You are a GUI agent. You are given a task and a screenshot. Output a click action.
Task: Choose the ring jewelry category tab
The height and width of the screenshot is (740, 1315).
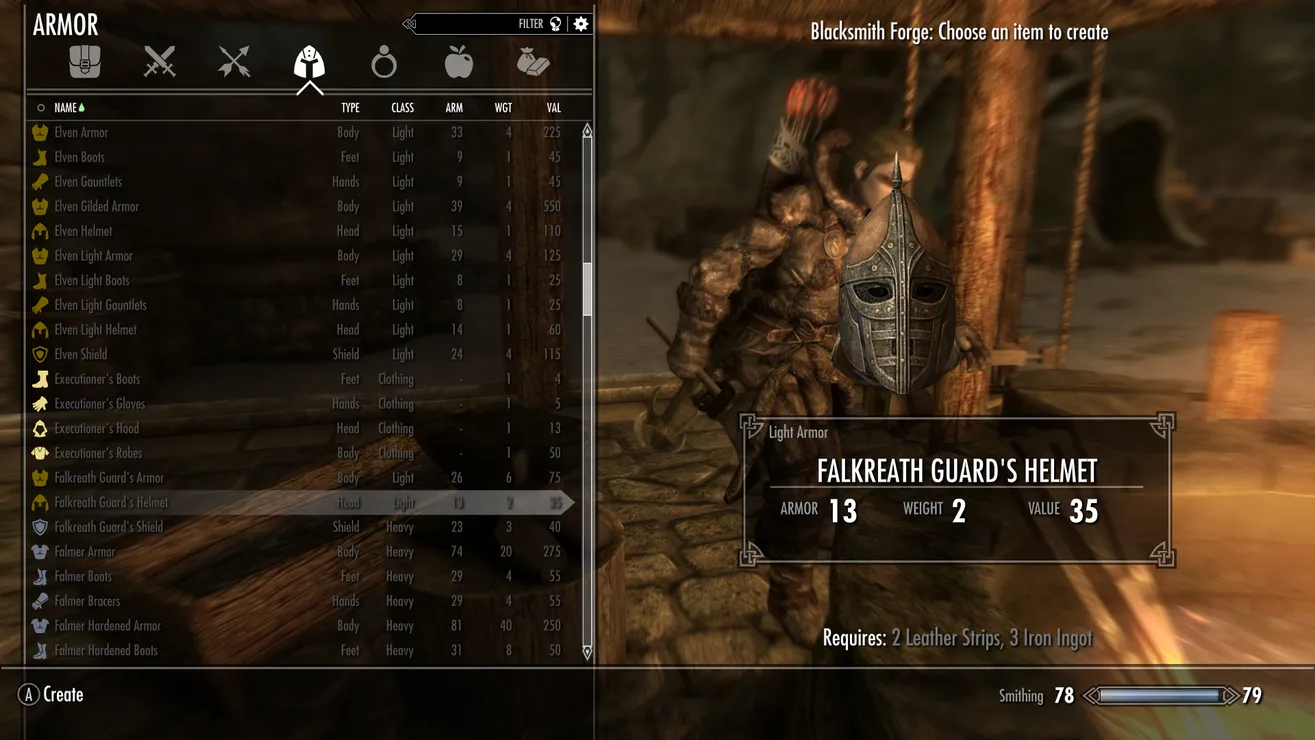click(384, 64)
